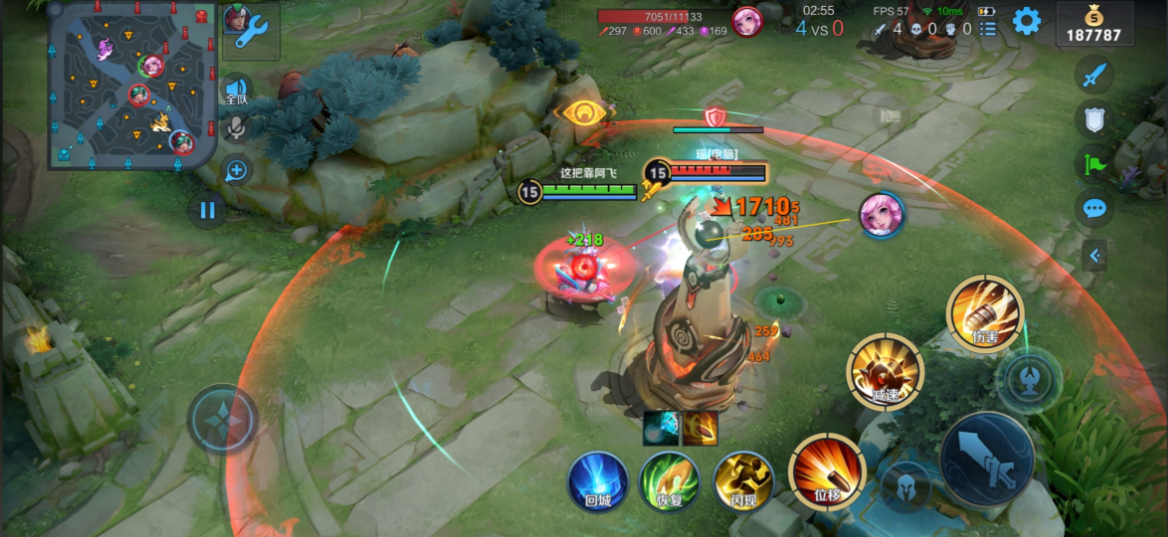Viewport: 1168px width, 537px height.
Task: Cast the 位移 dash skill
Action: (826, 469)
